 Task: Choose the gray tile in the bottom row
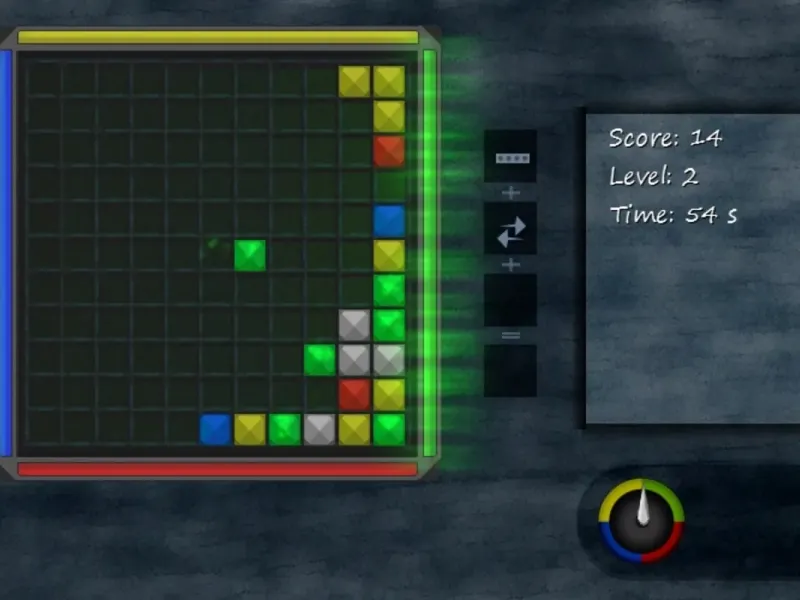coord(319,429)
